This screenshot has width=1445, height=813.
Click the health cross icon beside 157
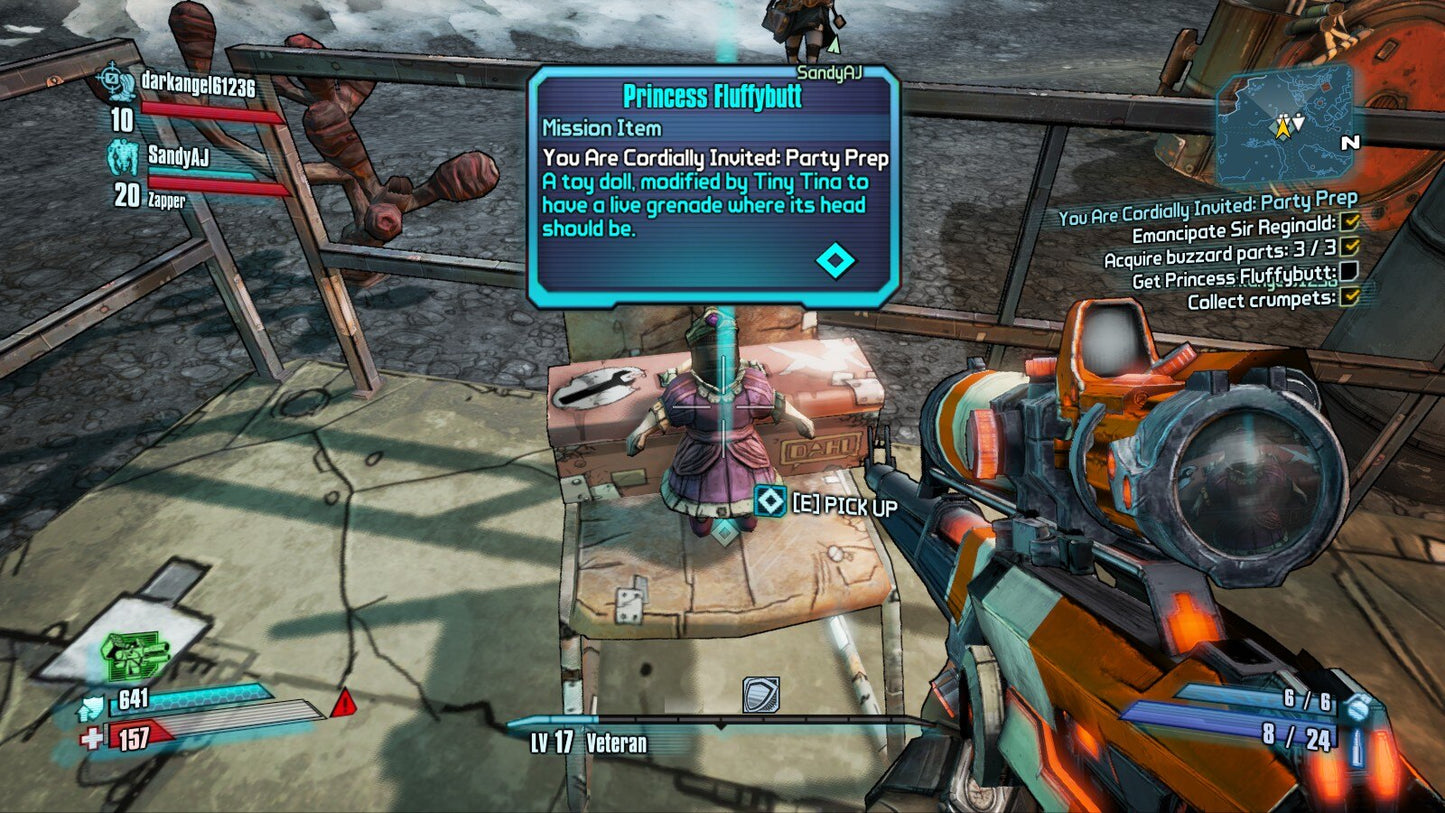(x=91, y=737)
